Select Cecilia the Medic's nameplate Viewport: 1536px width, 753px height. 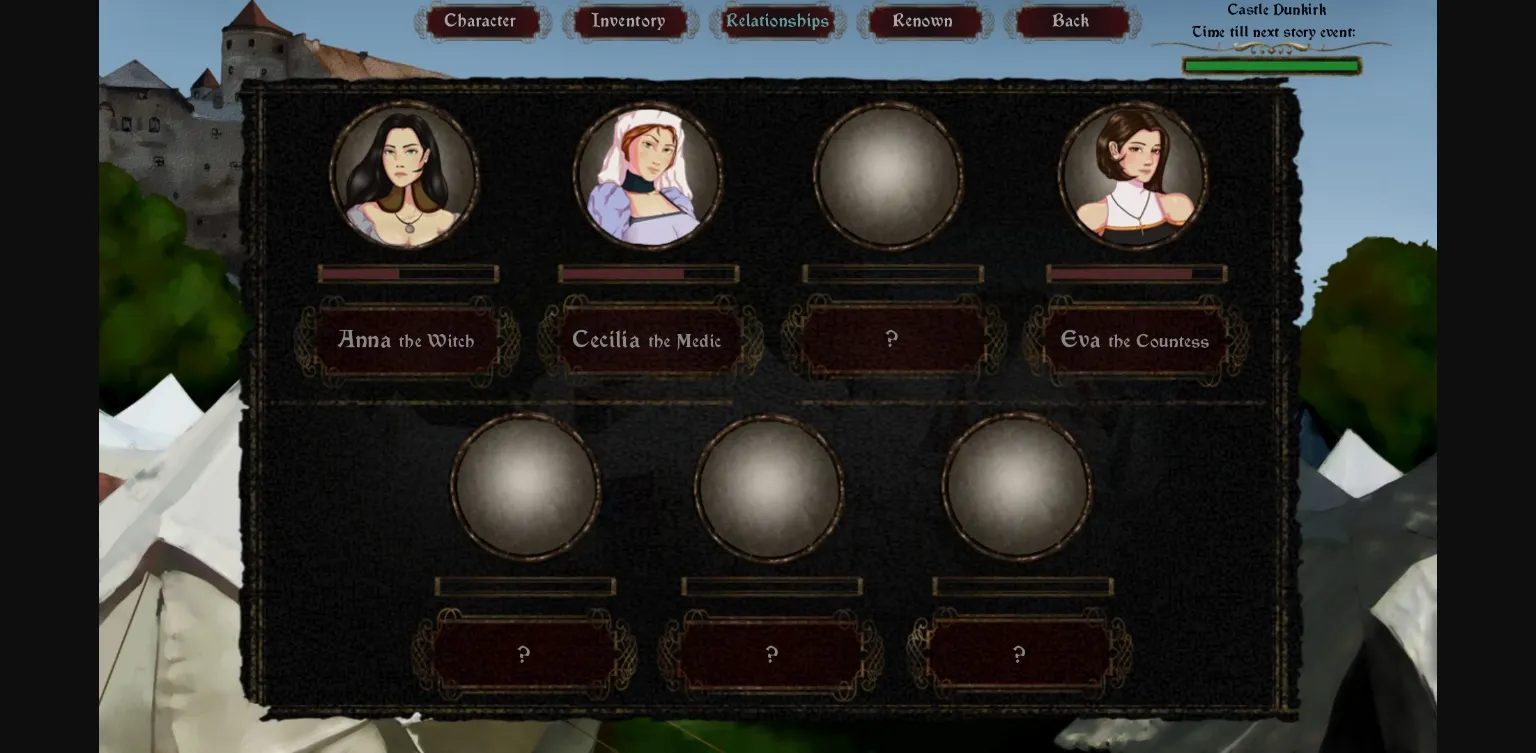(646, 341)
